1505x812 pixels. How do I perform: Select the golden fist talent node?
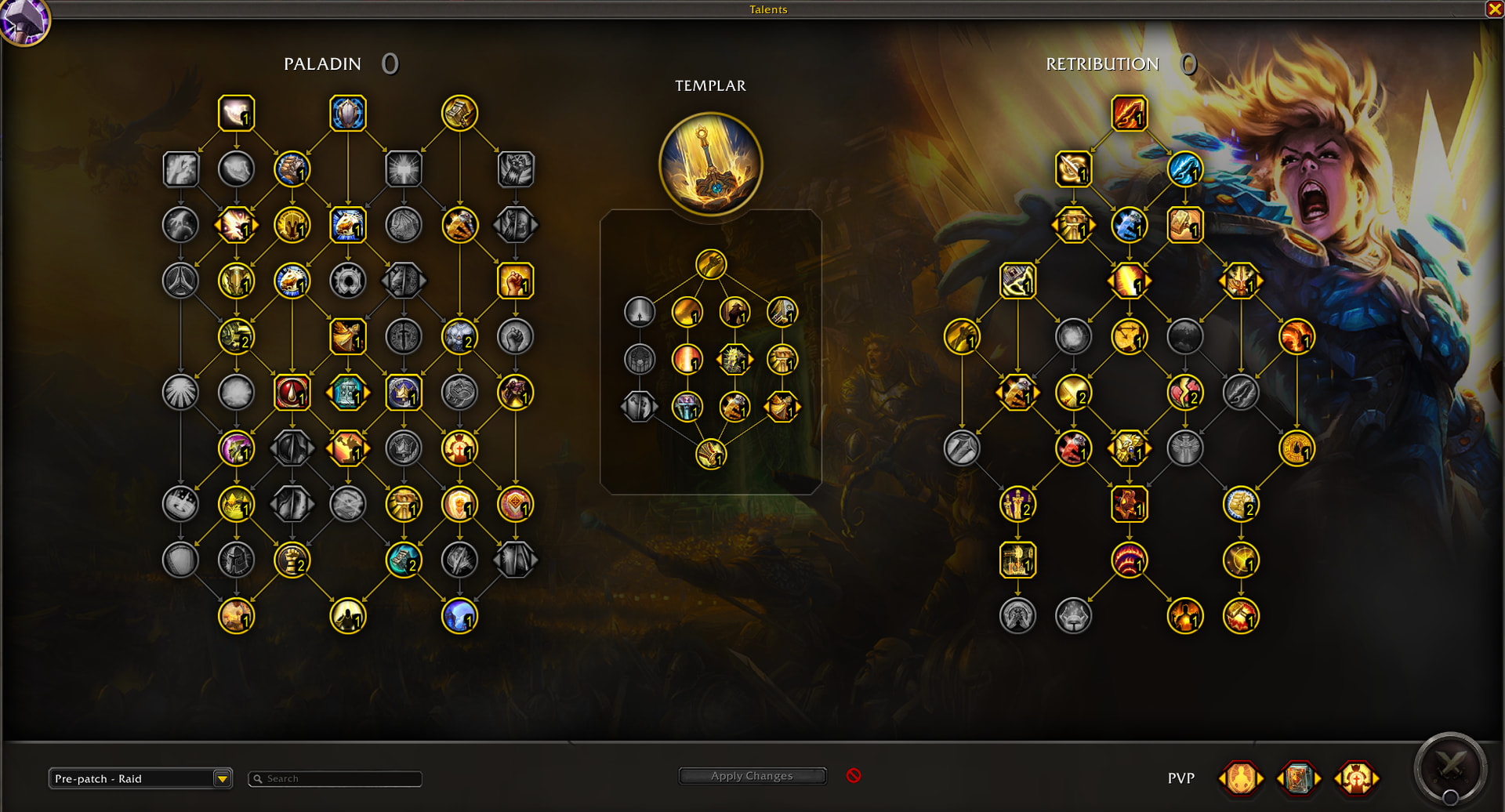[x=515, y=281]
